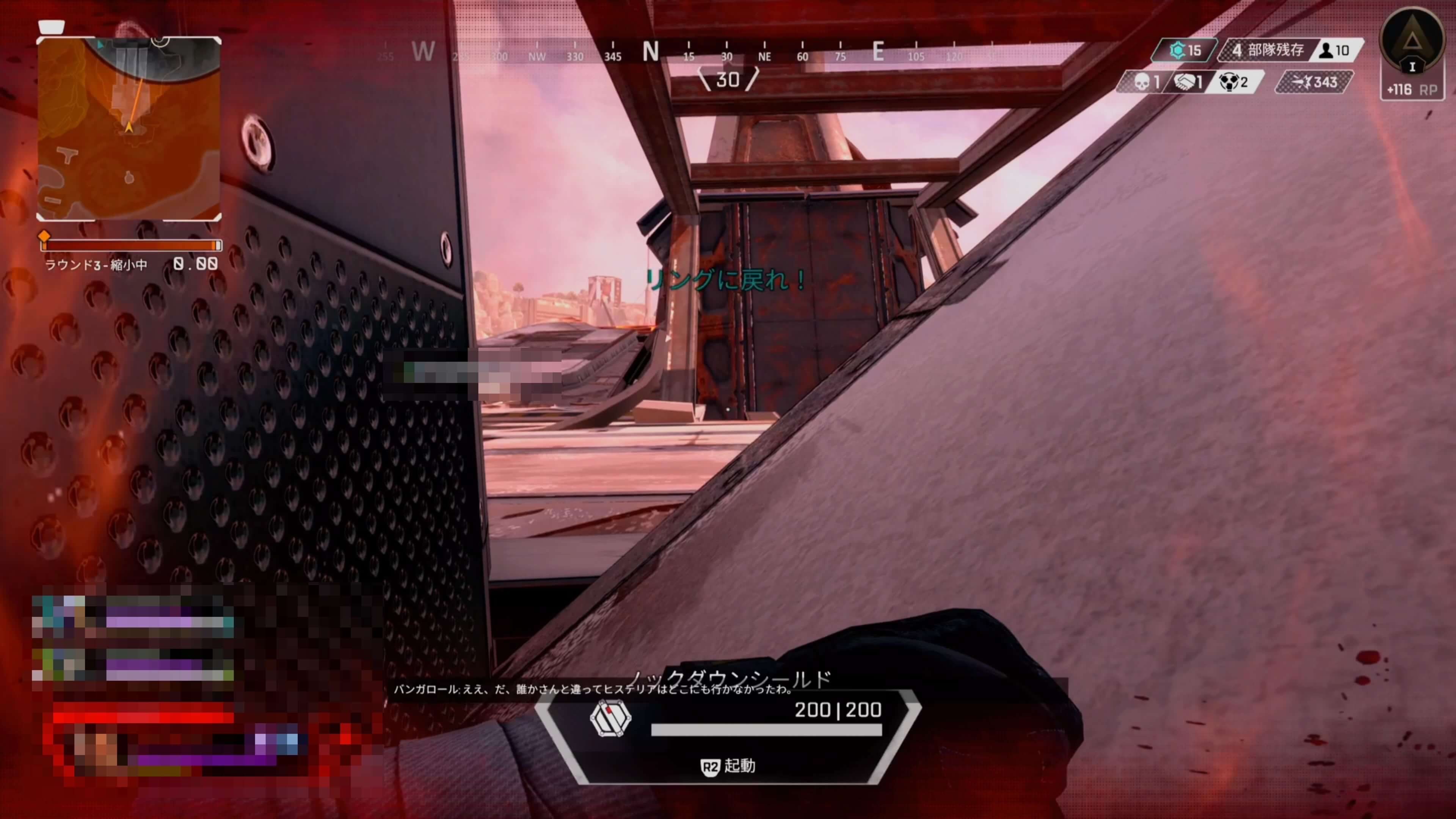Click the ranked tier badge emblem

point(1411,41)
